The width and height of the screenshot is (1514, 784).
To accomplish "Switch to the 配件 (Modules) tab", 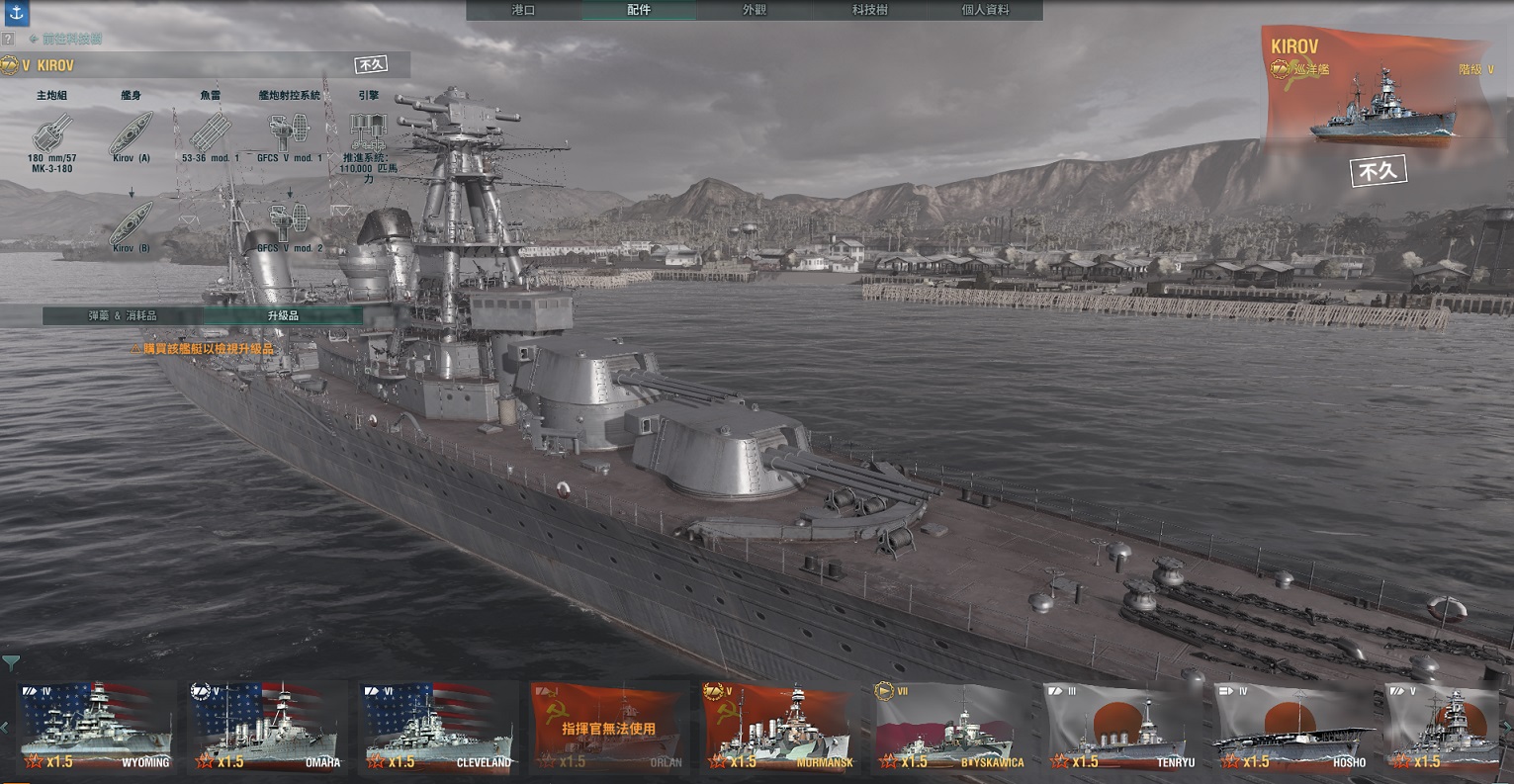I will [x=639, y=10].
